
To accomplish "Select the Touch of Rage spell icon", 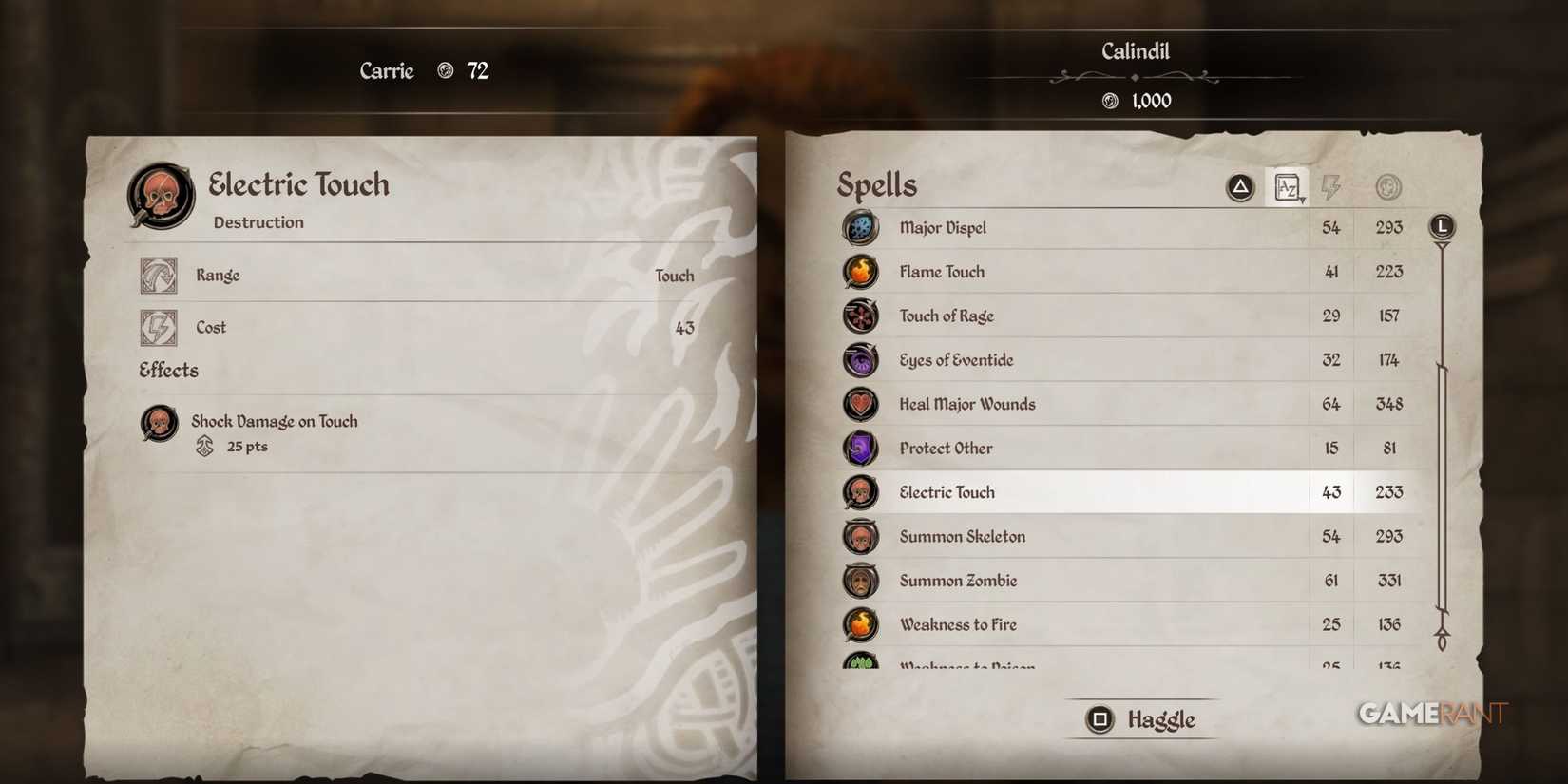I will (x=860, y=316).
